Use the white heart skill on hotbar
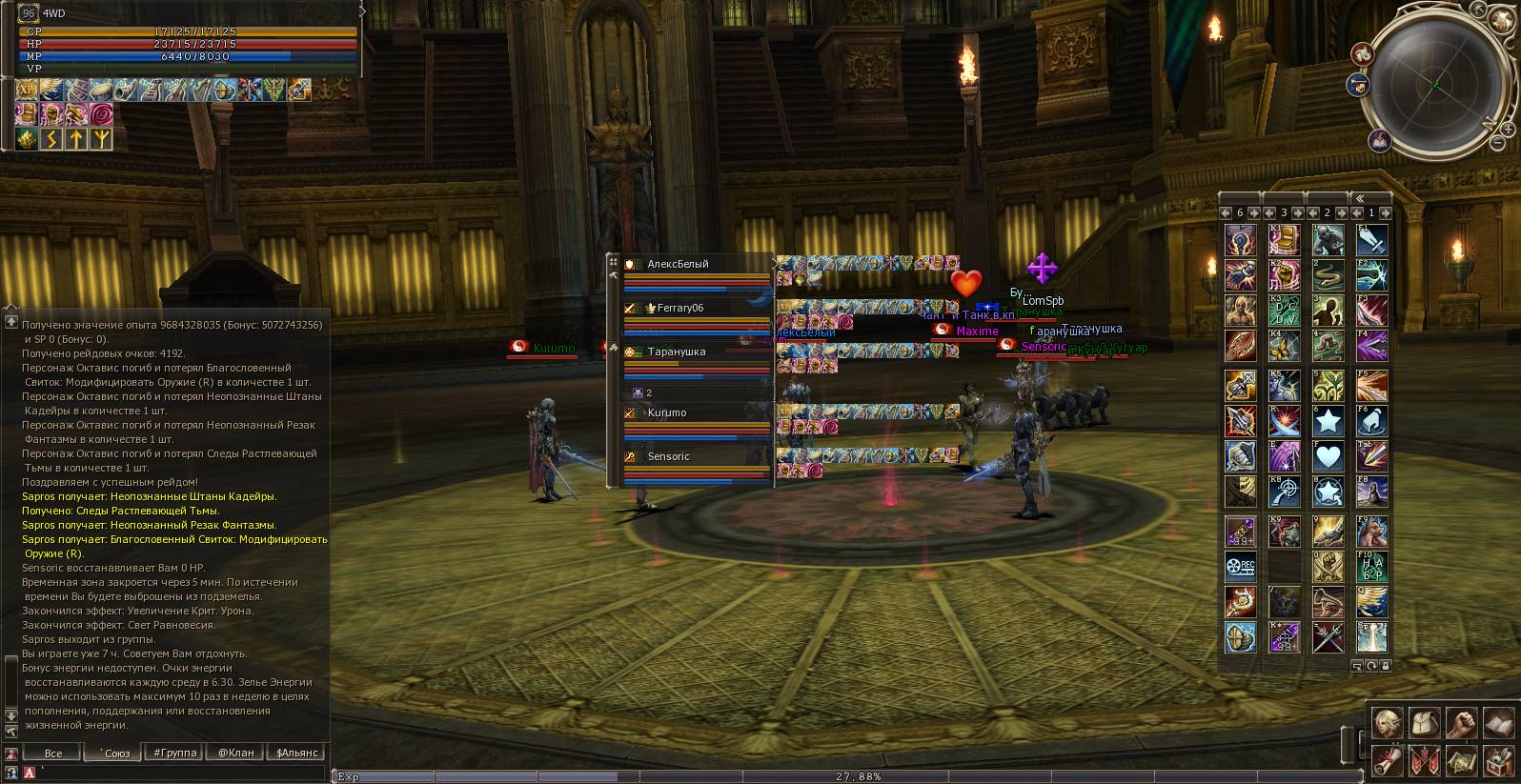The width and height of the screenshot is (1521, 784). pos(1328,455)
